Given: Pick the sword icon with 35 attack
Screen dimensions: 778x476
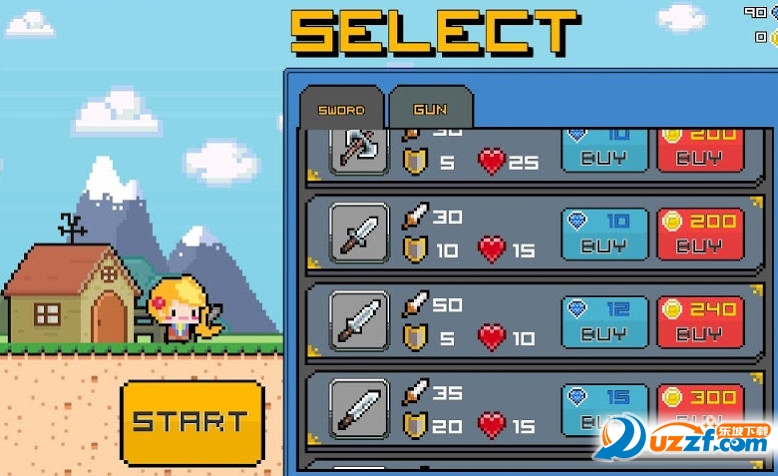Looking at the screenshot, I should tap(359, 408).
